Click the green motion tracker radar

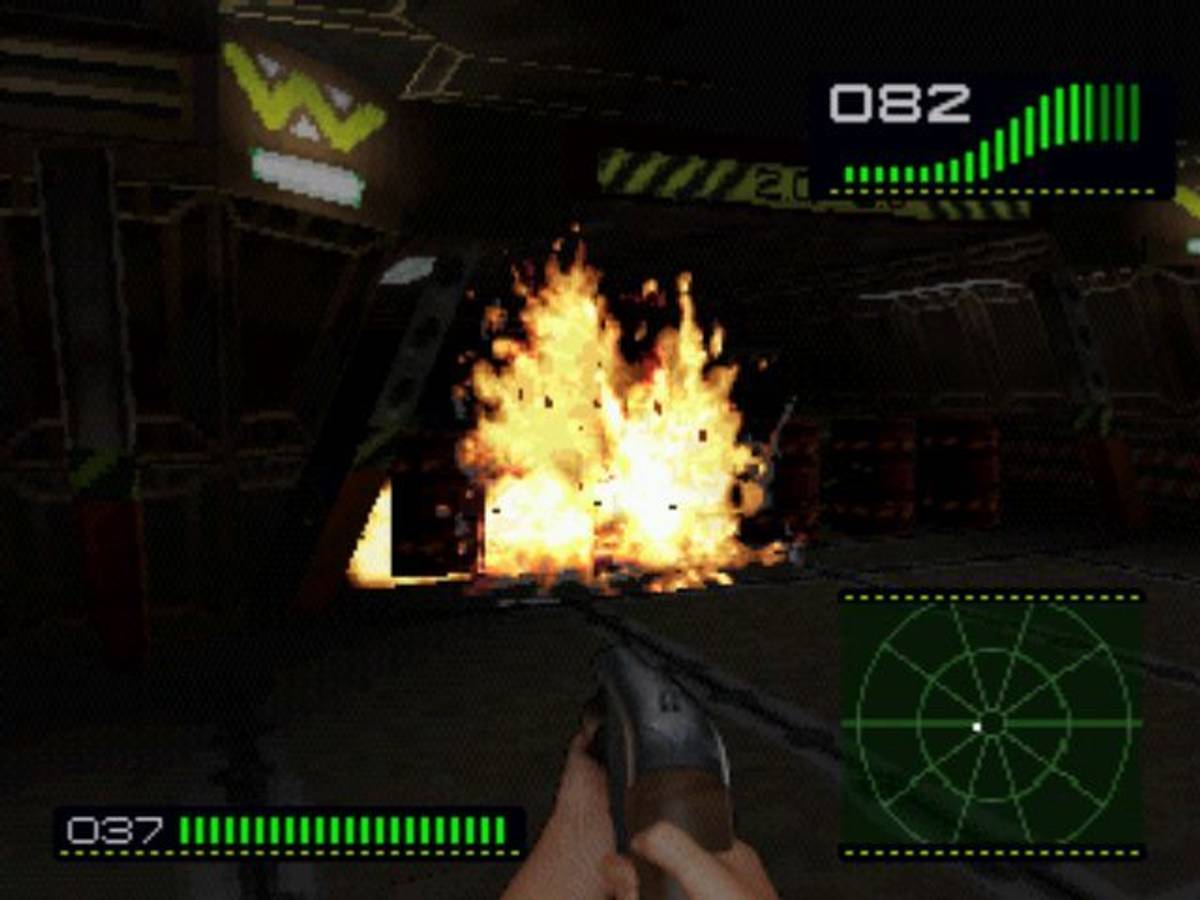click(x=992, y=723)
